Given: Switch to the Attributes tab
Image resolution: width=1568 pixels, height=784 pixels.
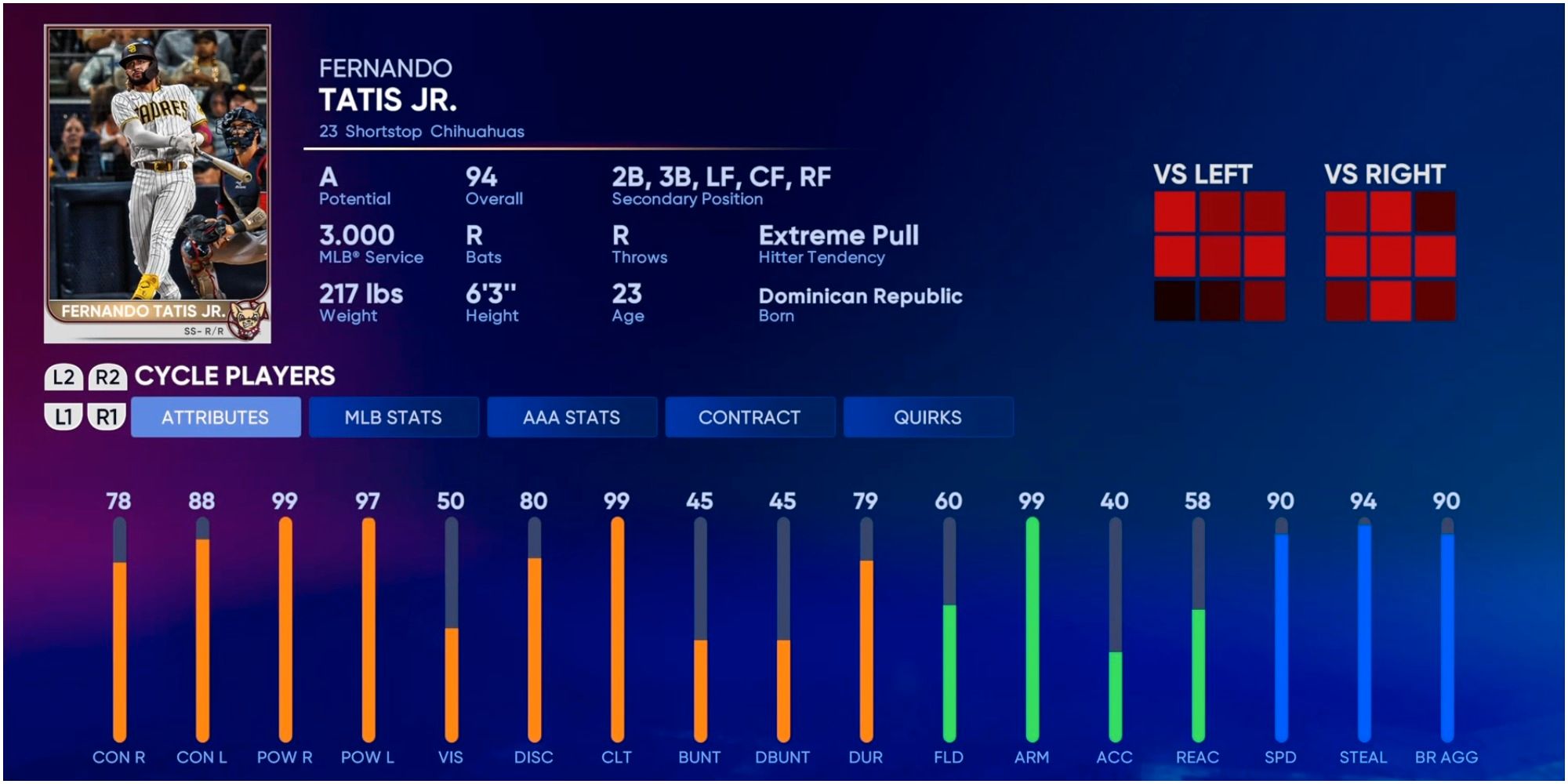Looking at the screenshot, I should point(216,417).
